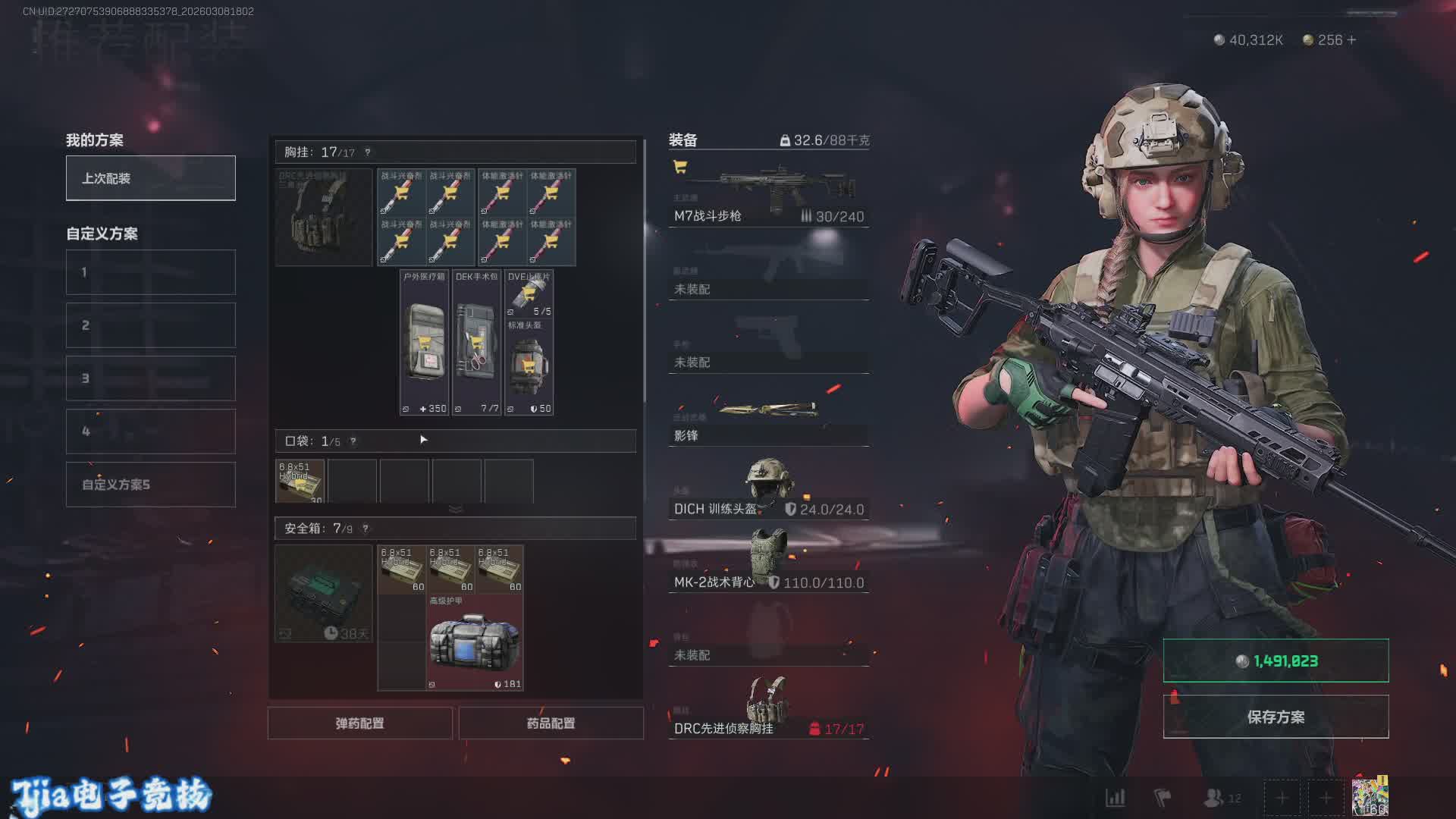Viewport: 1456px width, 819px height.
Task: Click the help icon beside 安全箱
Action: (x=366, y=529)
